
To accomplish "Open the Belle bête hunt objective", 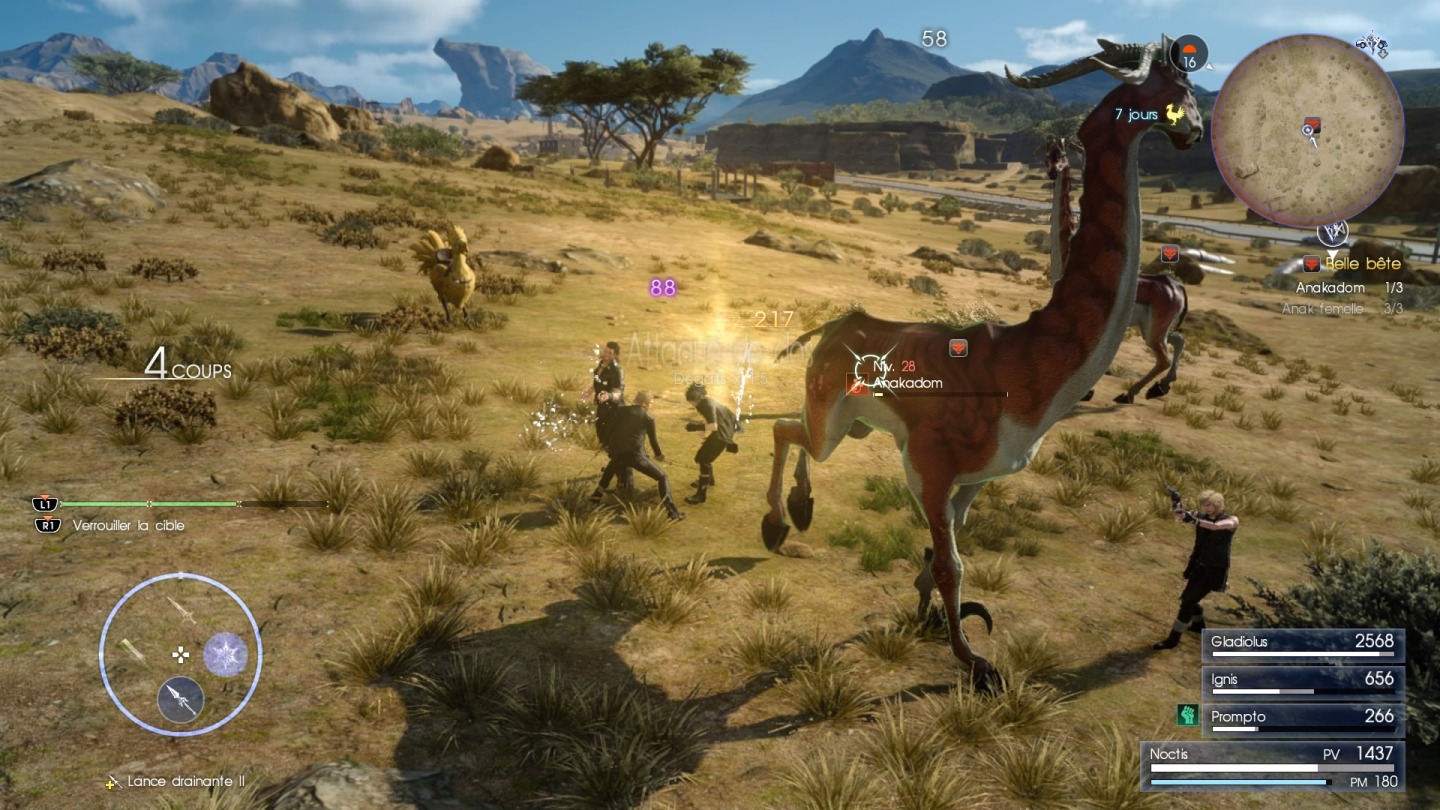I will pos(1353,264).
